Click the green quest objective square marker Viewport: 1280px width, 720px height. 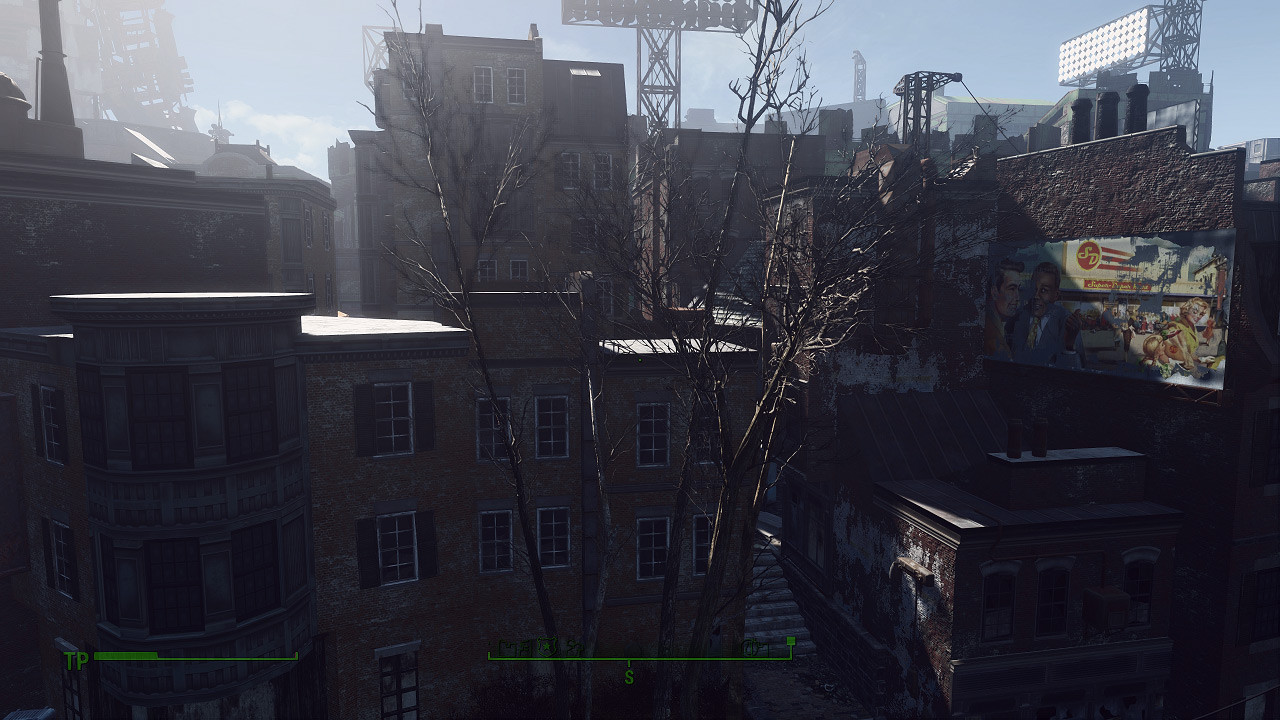(791, 642)
